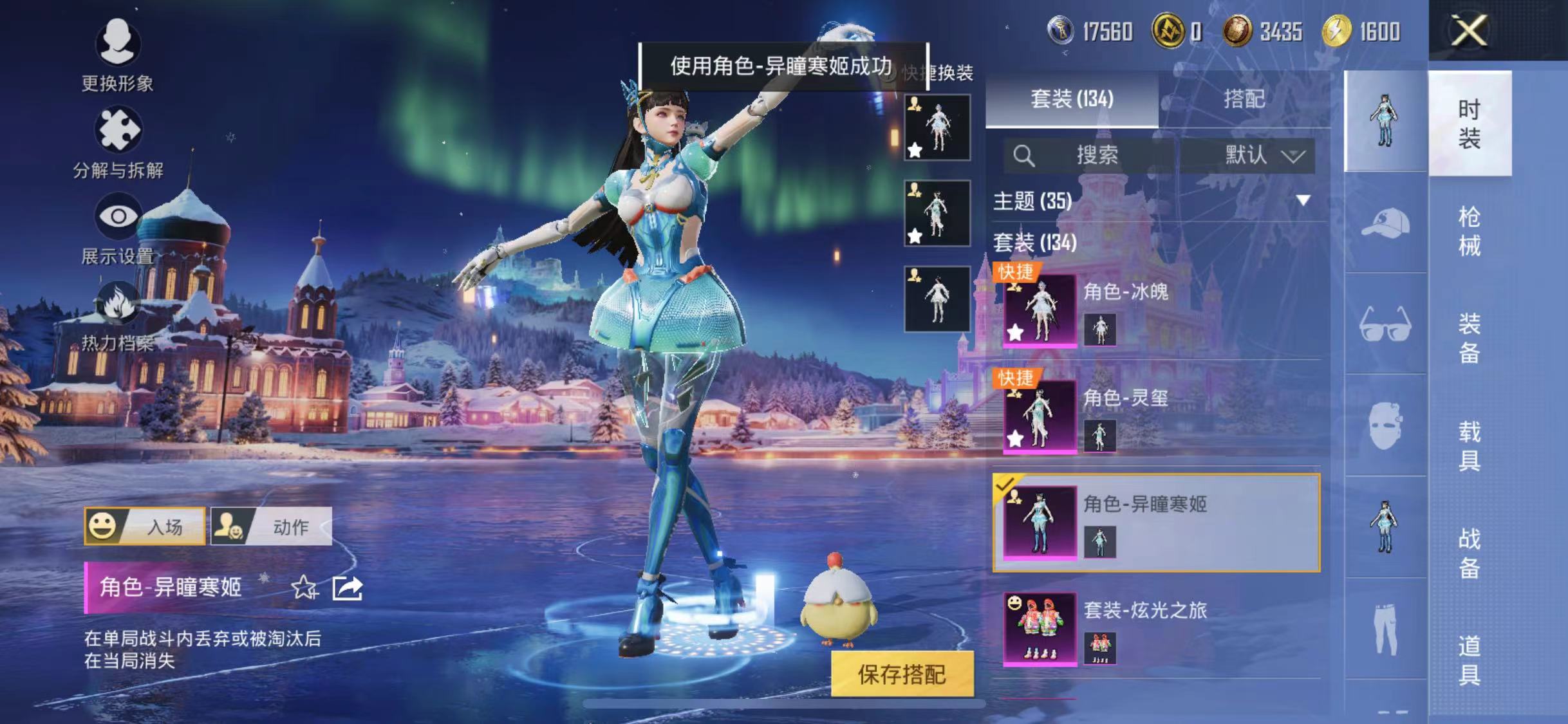This screenshot has width=1568, height=724.
Task: Share the outfit using the arrow icon
Action: (348, 587)
